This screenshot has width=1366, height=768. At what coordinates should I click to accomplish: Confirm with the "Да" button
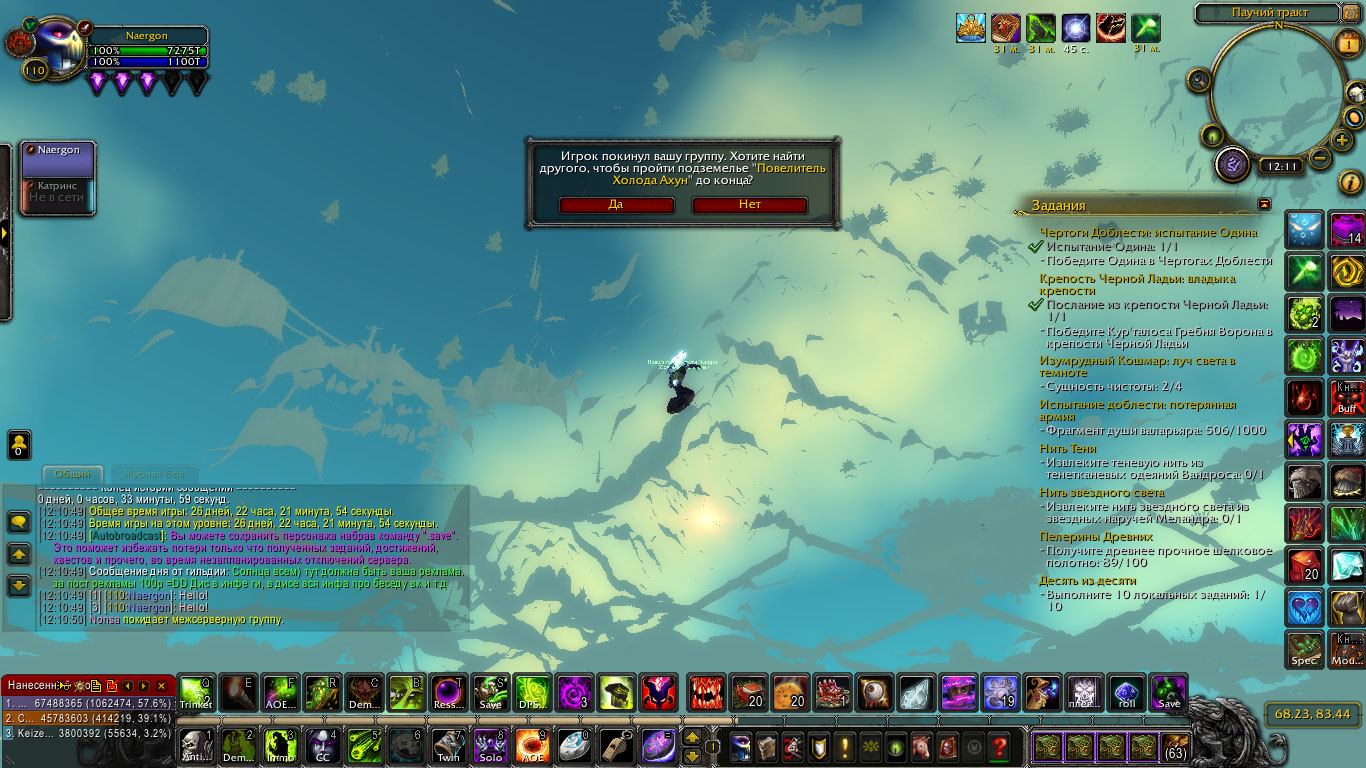coord(616,205)
